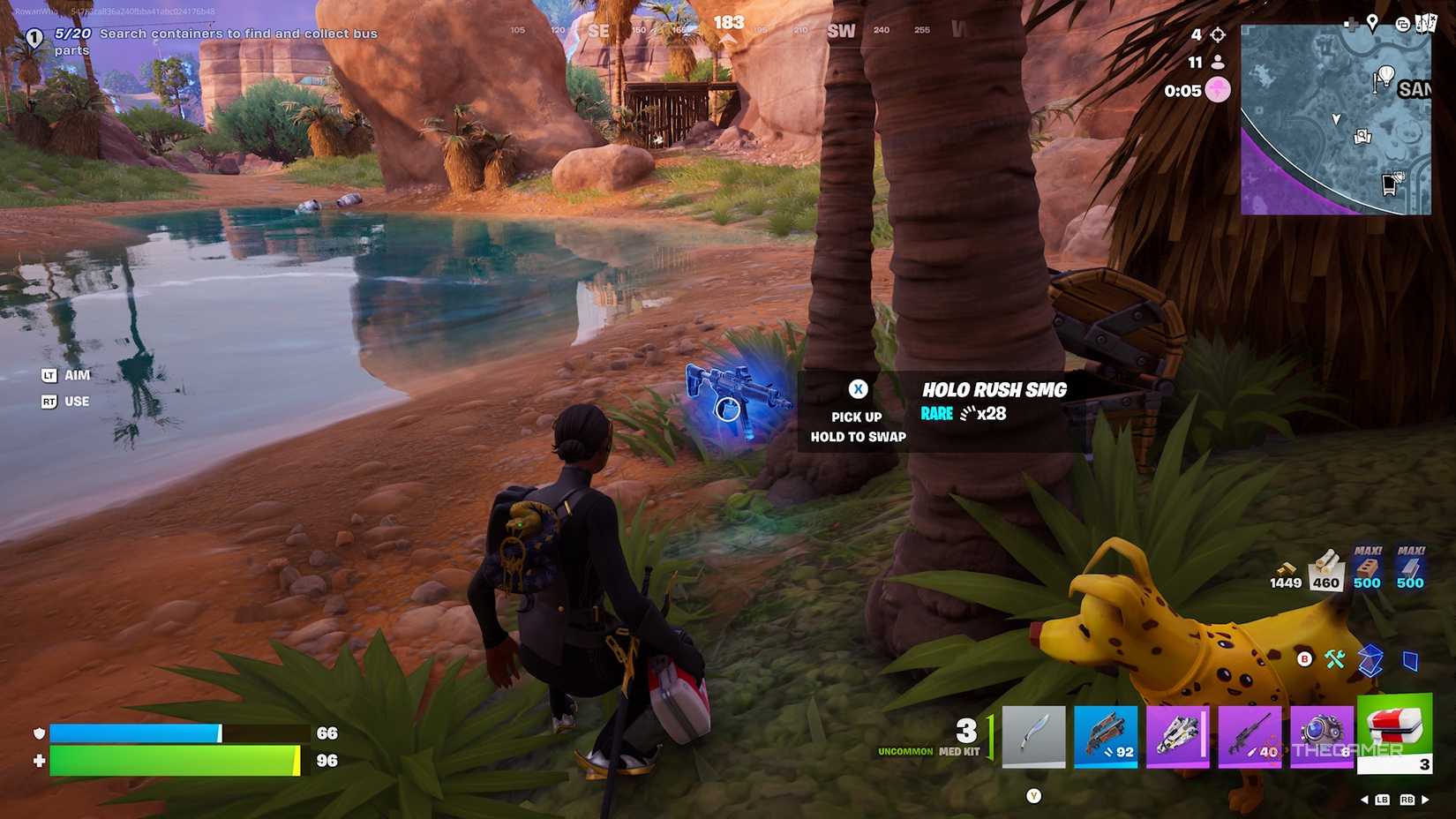Select the SMG with 92 ammo
This screenshot has height=819, width=1456.
[x=1106, y=737]
